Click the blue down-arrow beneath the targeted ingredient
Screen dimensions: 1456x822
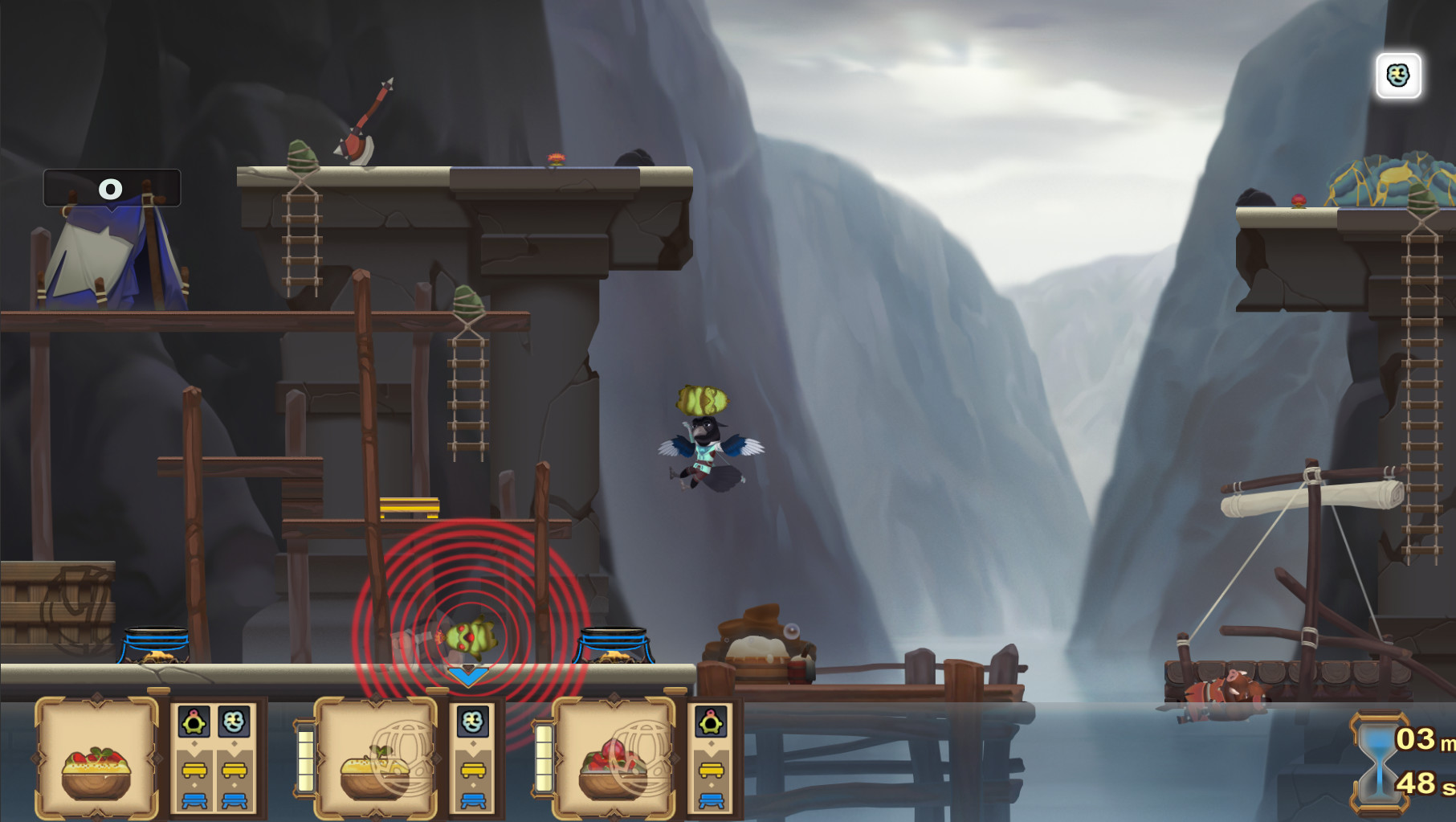coord(468,676)
